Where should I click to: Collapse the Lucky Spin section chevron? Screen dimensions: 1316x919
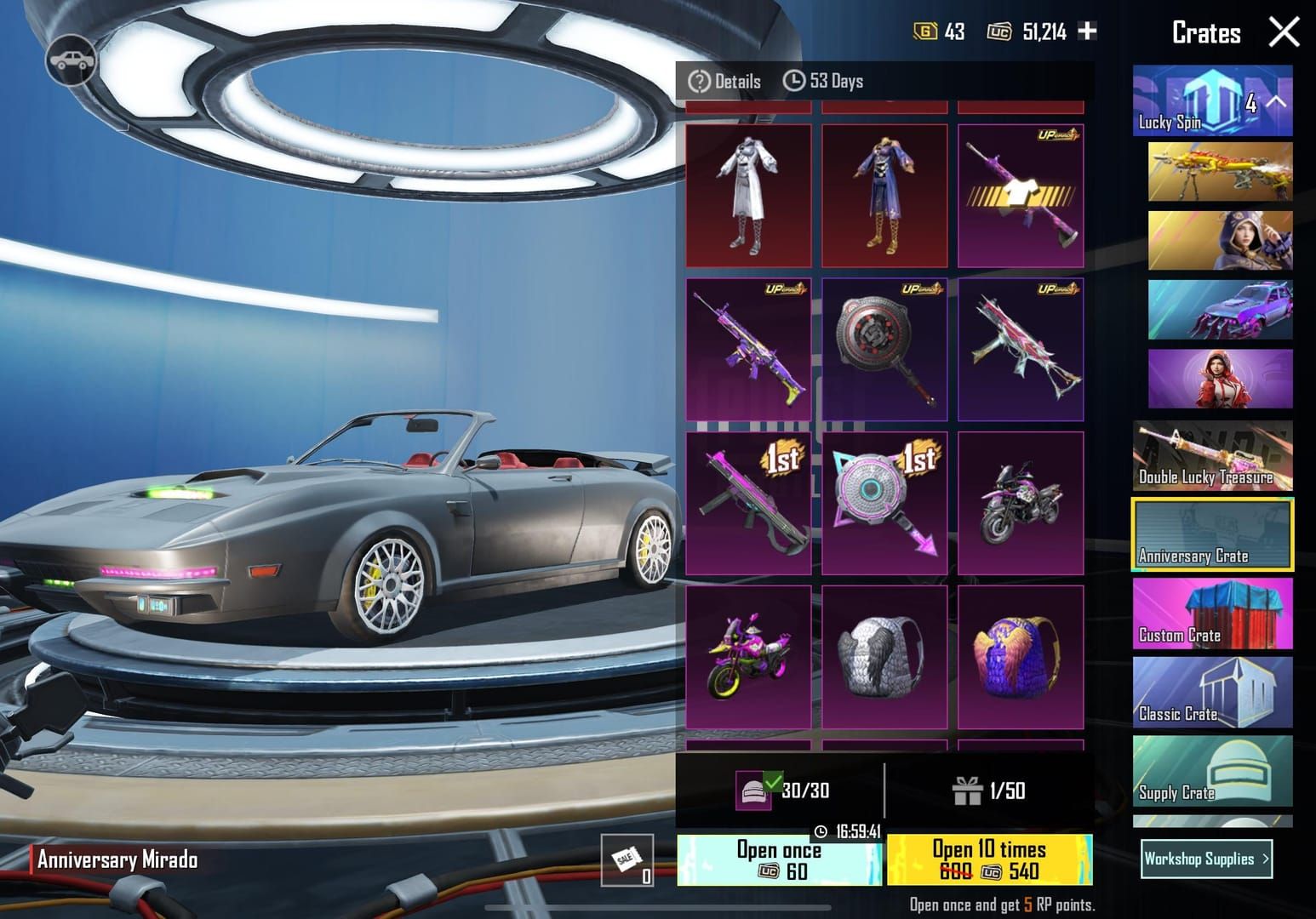[1275, 100]
